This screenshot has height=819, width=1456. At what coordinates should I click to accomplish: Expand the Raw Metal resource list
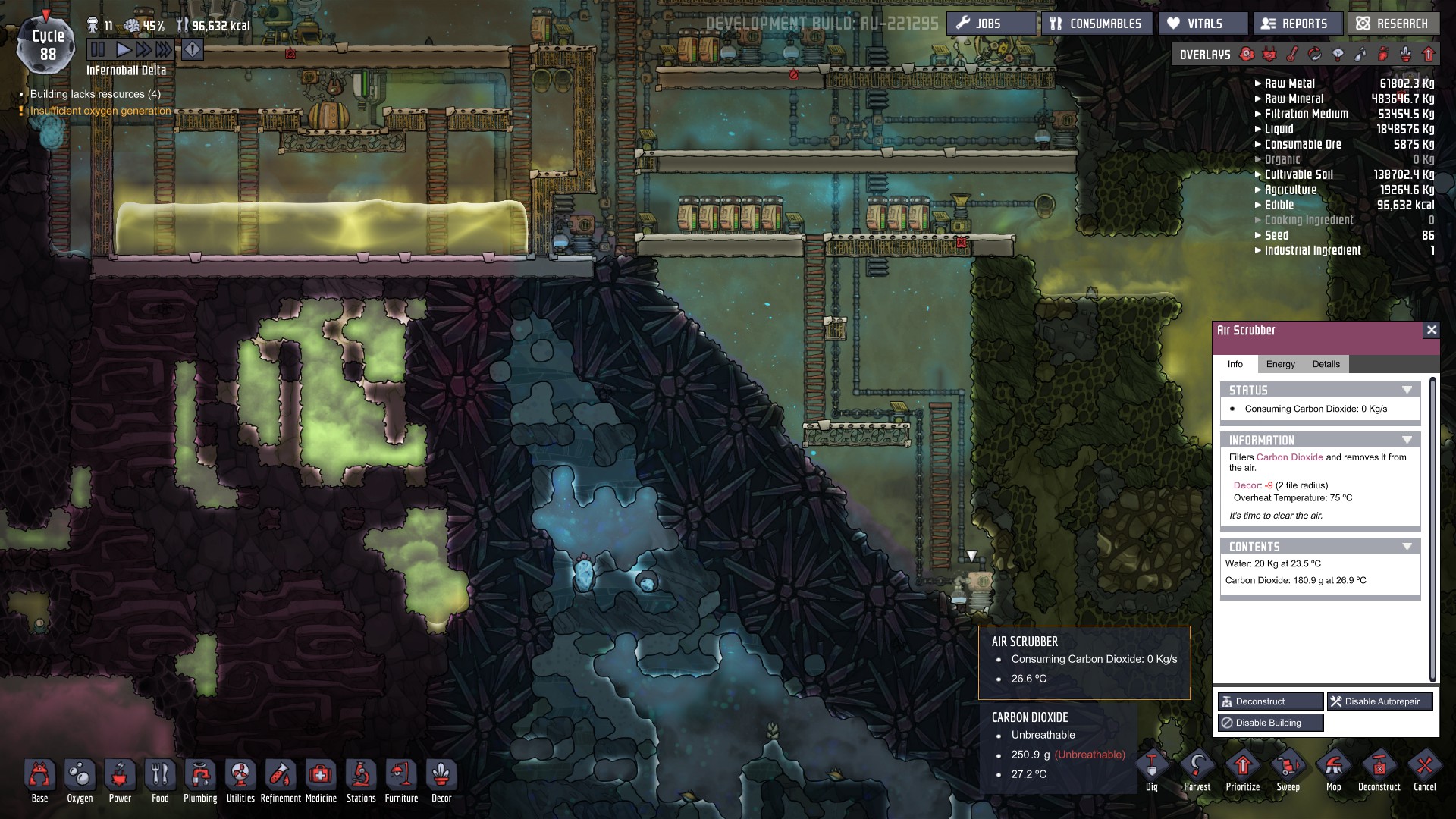(1258, 83)
